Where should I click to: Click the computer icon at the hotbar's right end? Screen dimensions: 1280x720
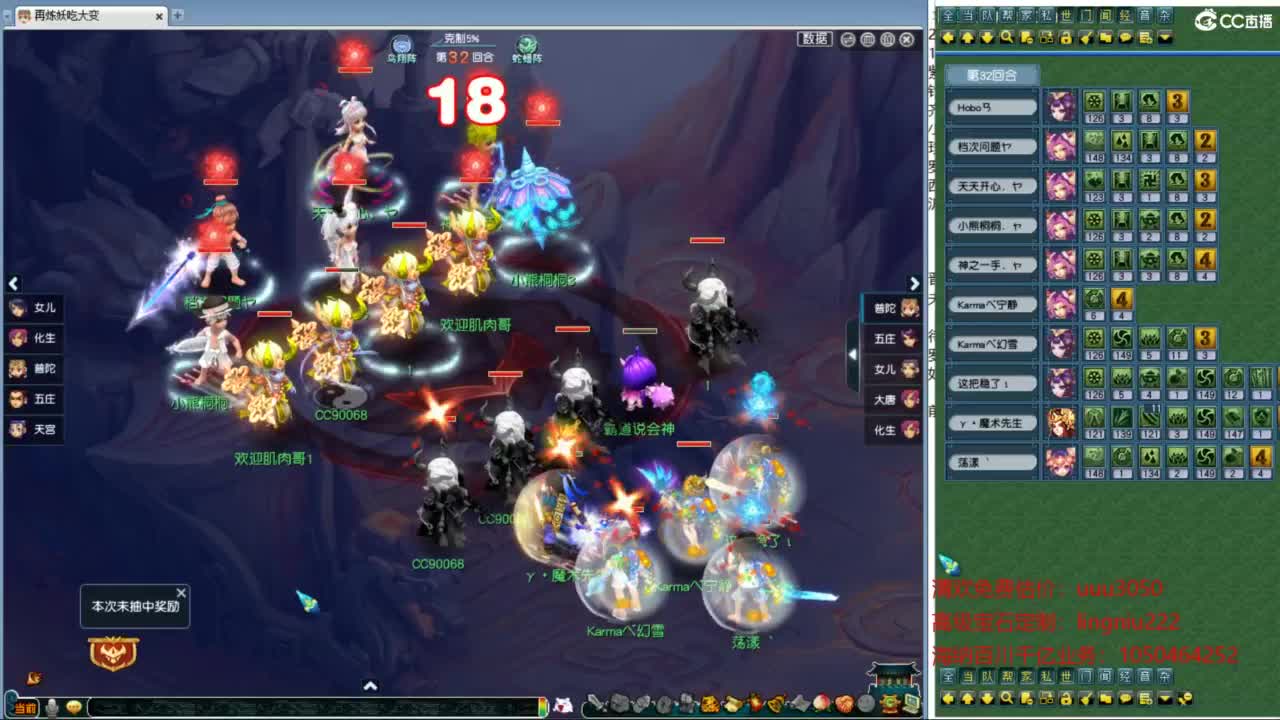coord(911,703)
